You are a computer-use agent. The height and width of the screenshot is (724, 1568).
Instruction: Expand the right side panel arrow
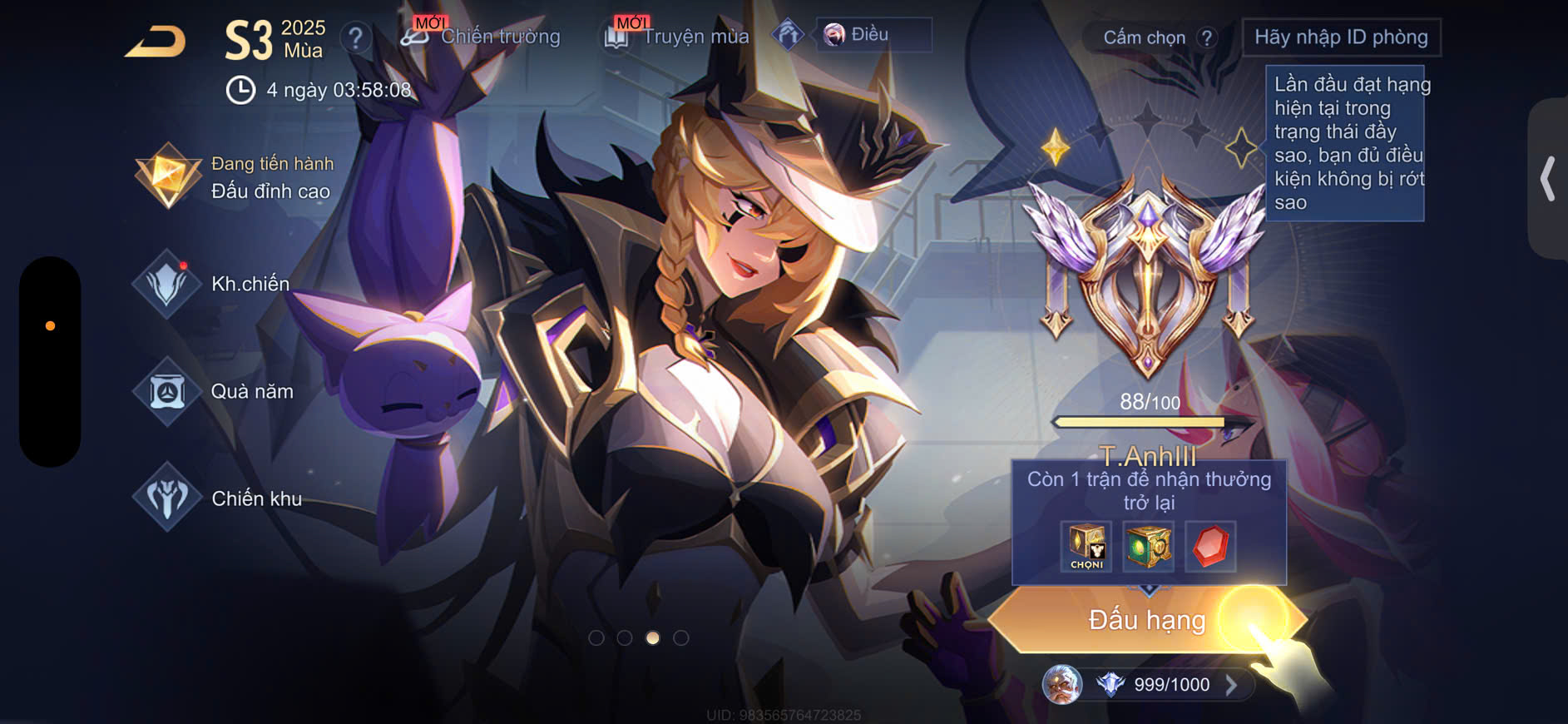tap(1548, 178)
